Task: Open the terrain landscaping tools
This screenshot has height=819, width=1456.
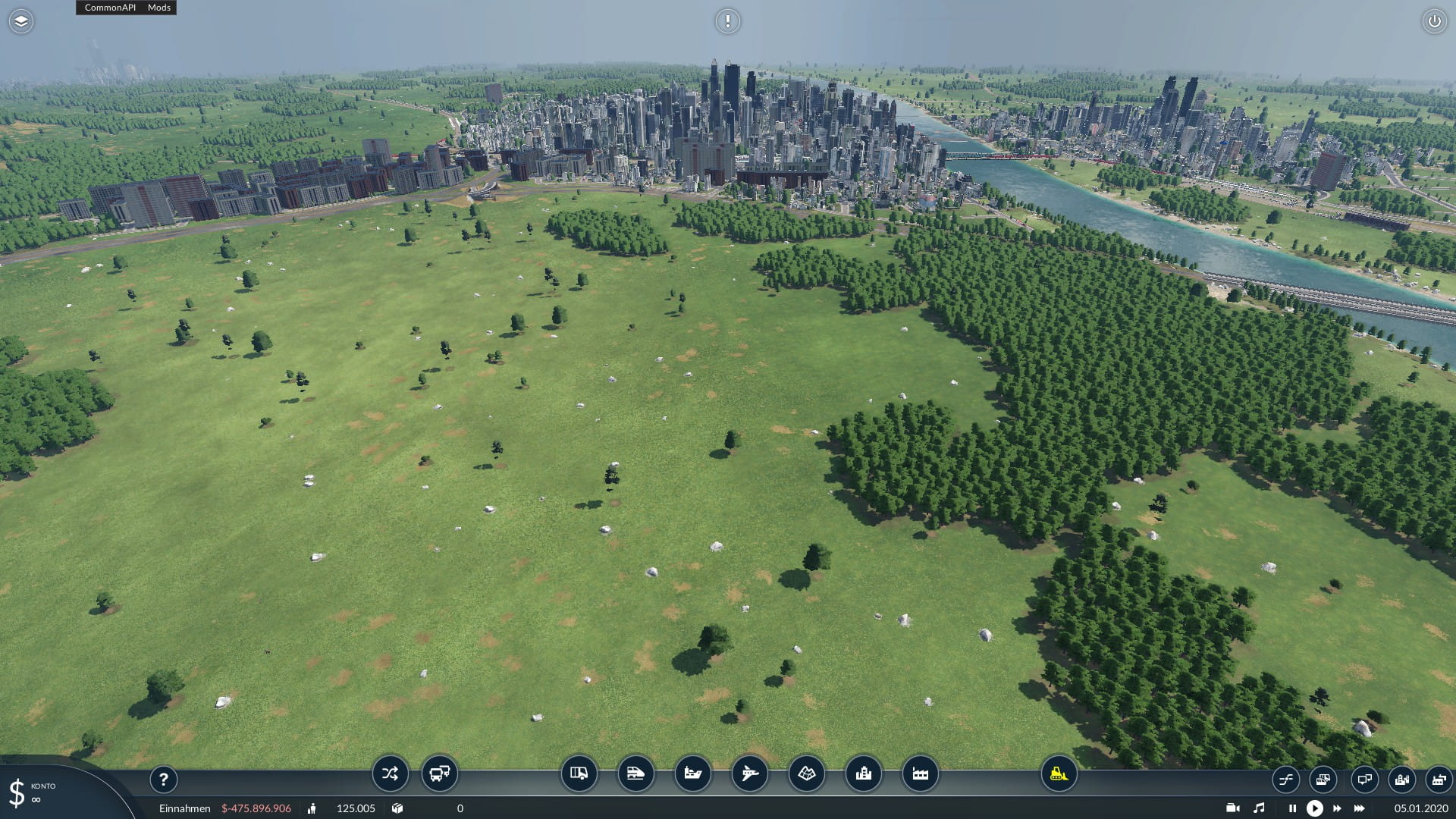Action: [x=806, y=773]
